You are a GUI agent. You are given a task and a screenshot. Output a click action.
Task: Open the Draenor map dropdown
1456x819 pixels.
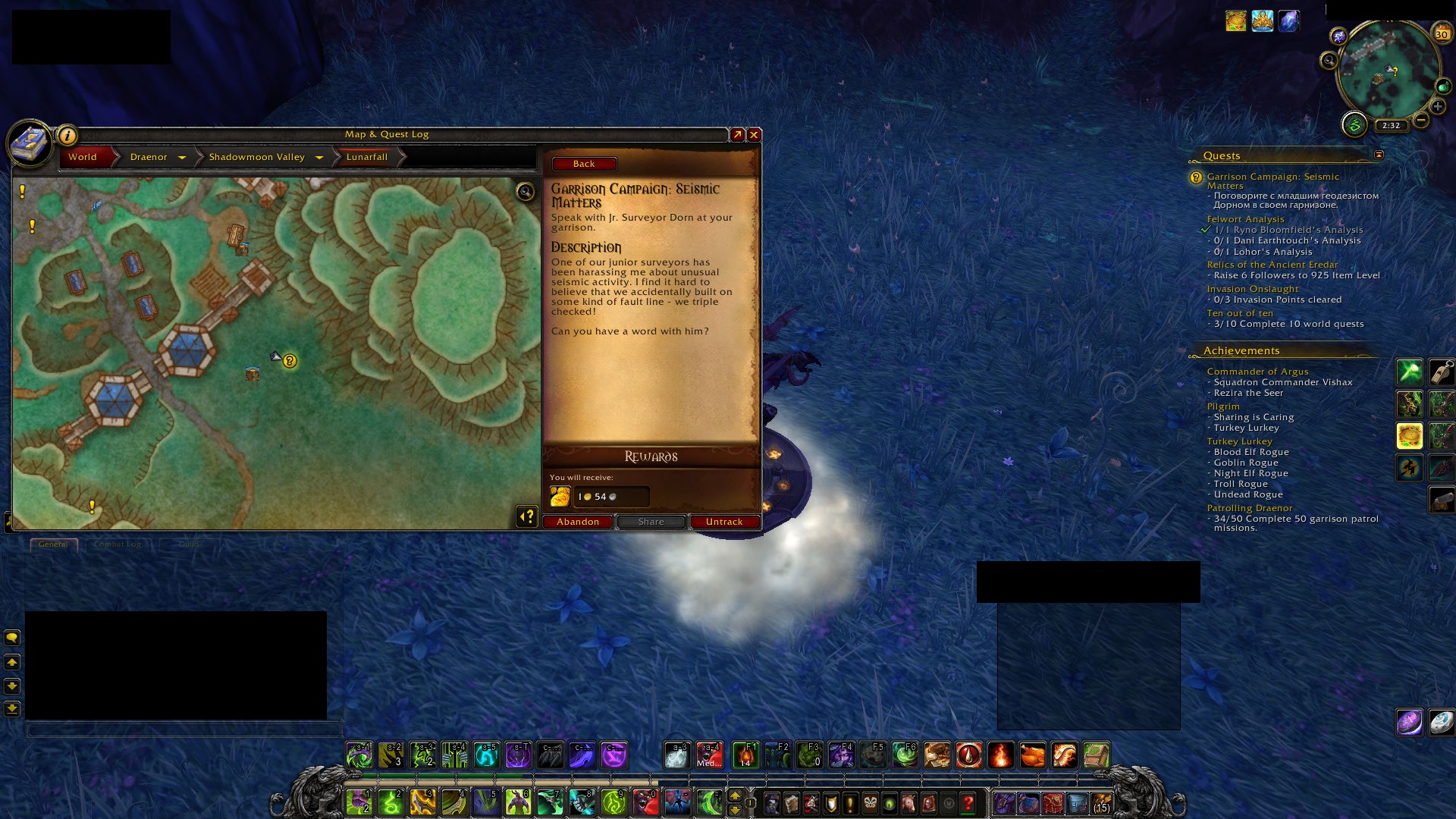pos(182,158)
